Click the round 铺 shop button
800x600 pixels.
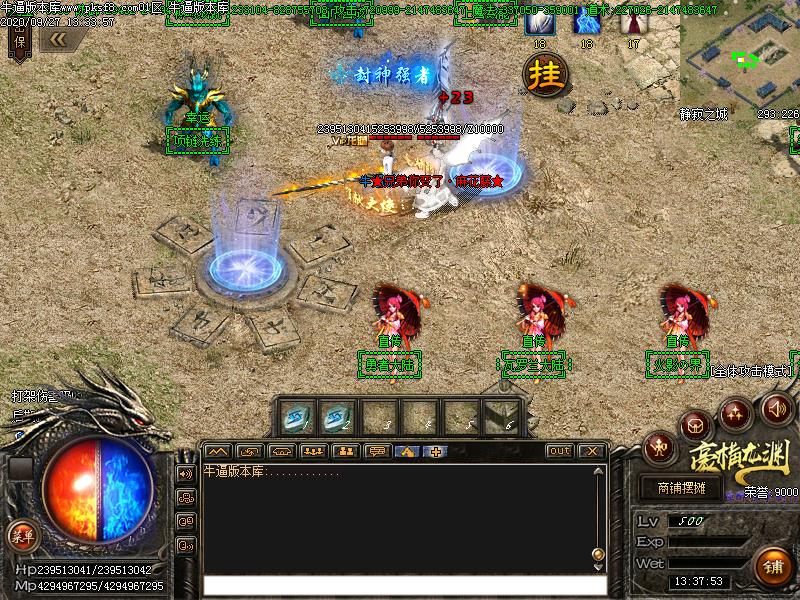[x=773, y=566]
